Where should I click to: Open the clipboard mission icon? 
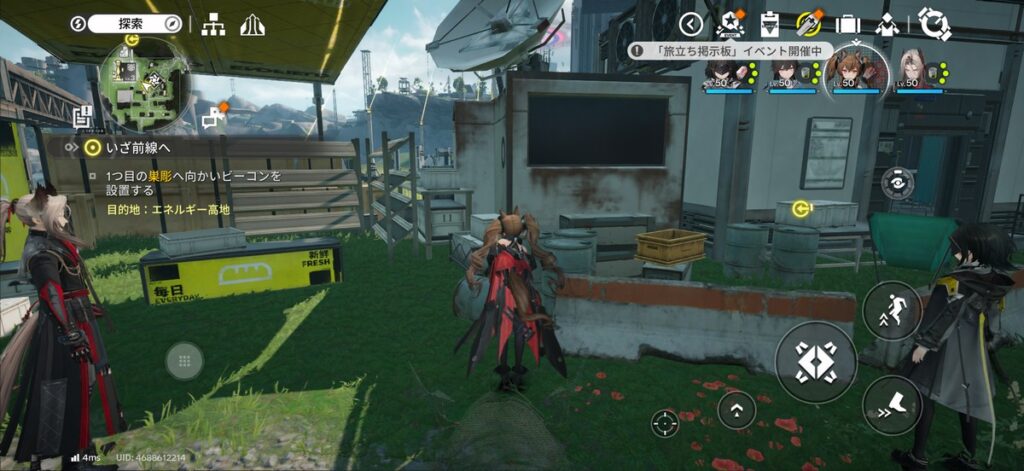click(770, 24)
